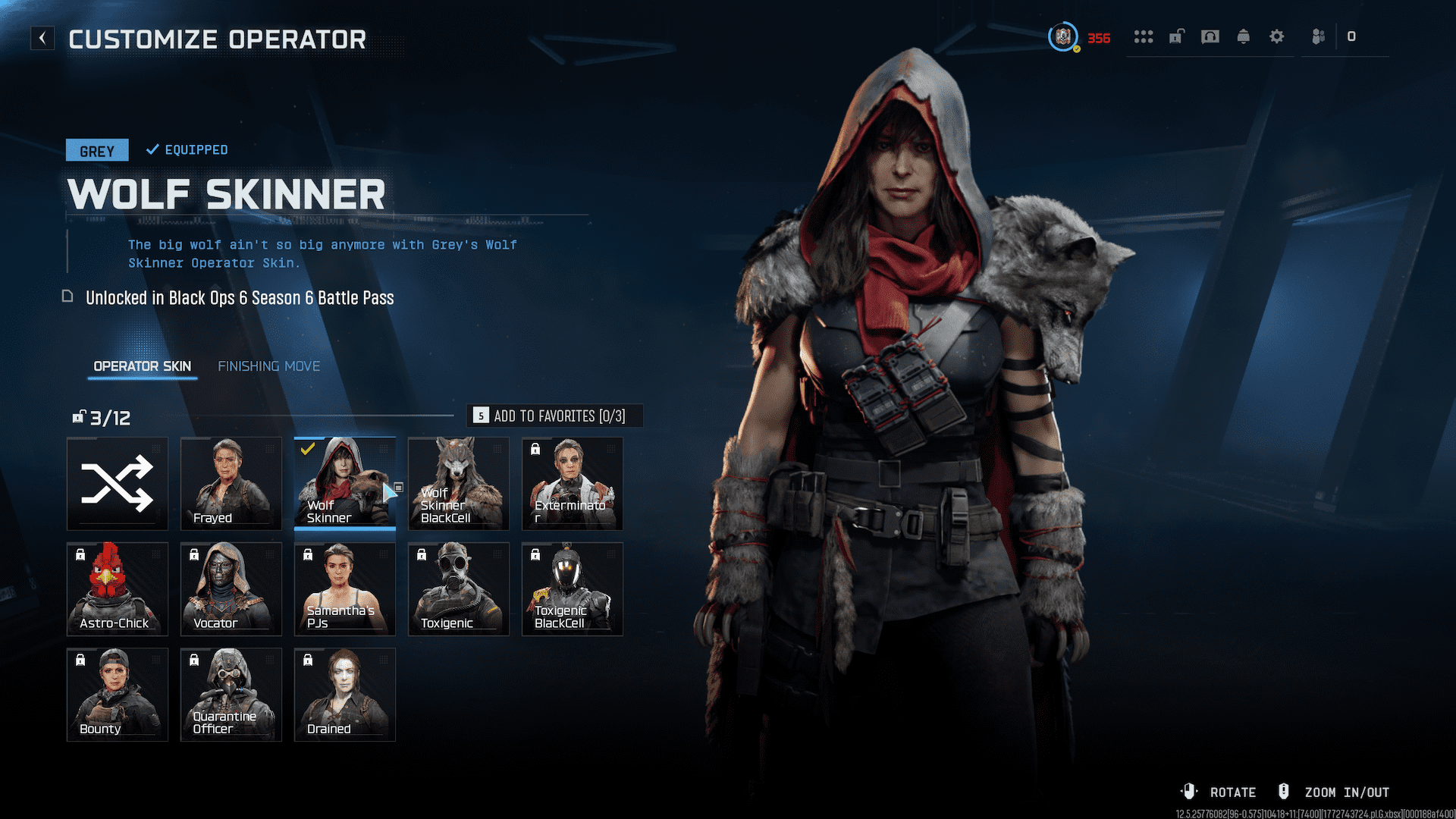Choose the locked Exterminator skin
Viewport: 1456px width, 819px height.
tap(573, 484)
